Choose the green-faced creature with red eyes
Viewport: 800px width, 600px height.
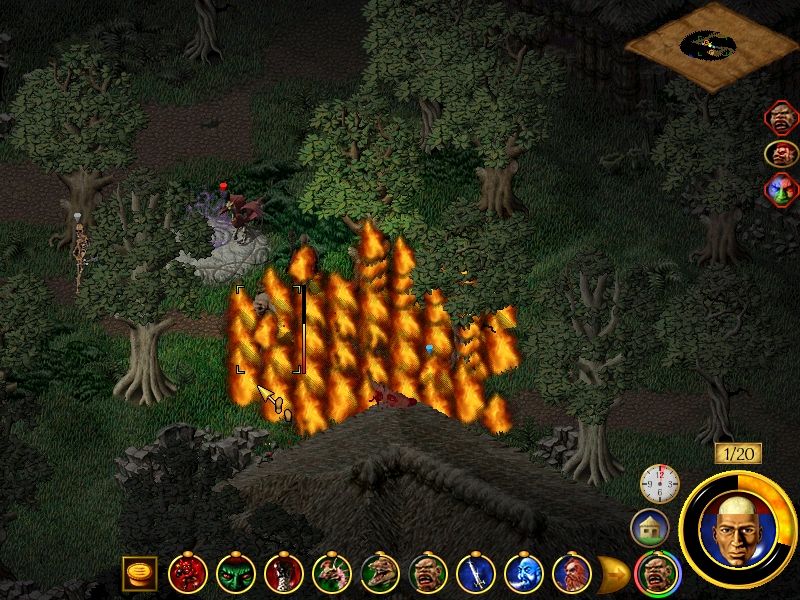pos(236,573)
